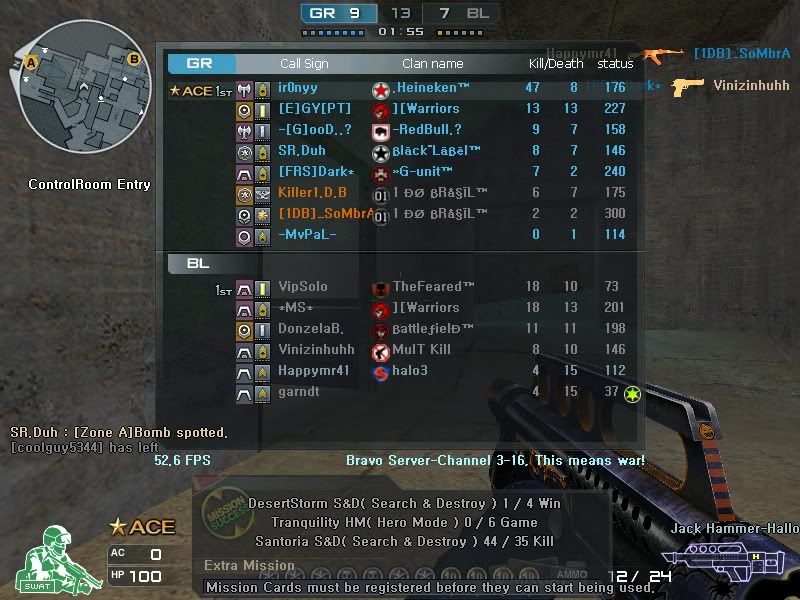This screenshot has width=800, height=600.
Task: Select bomb site A marker on minimap
Action: (32, 62)
